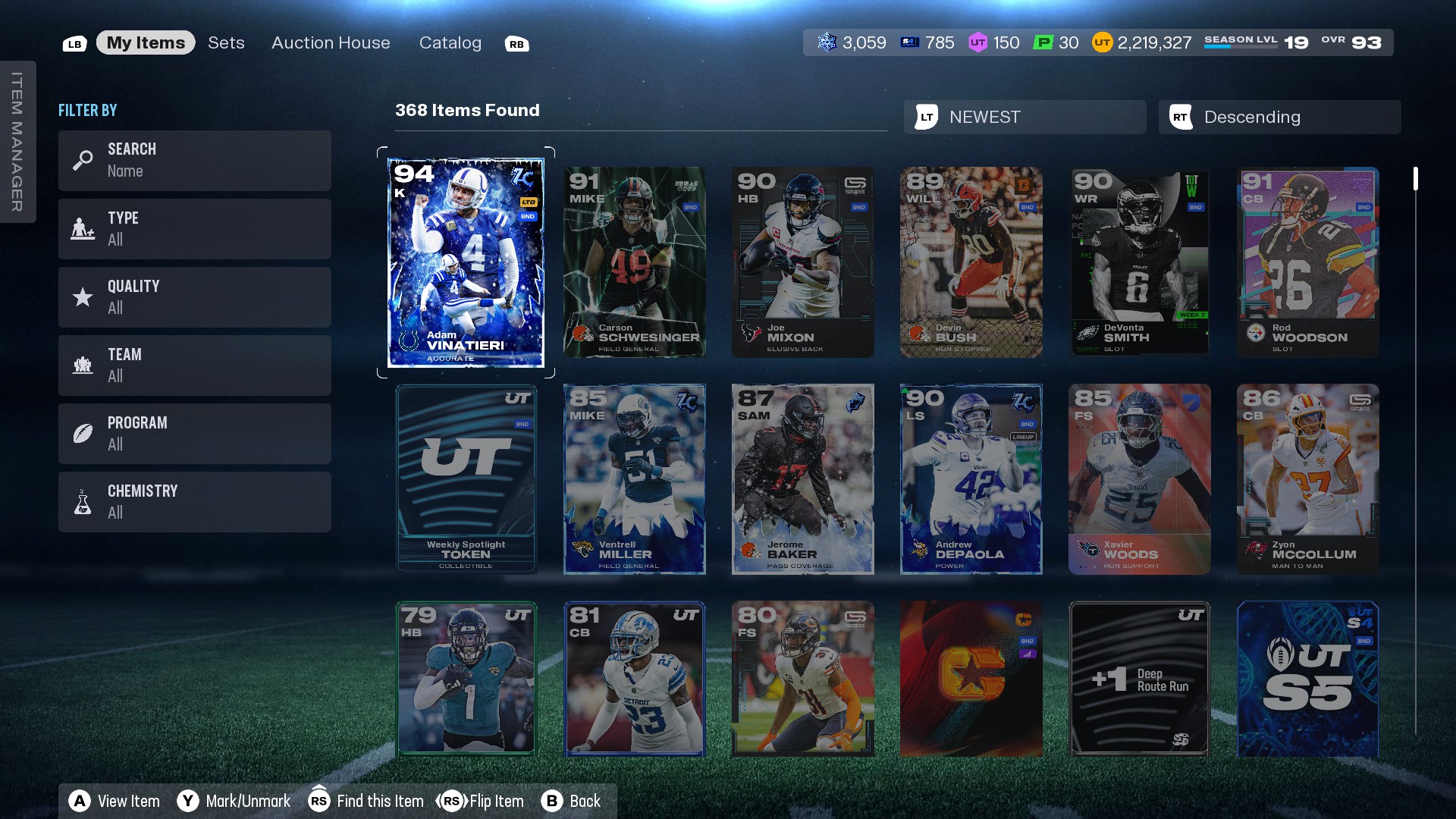This screenshot has height=819, width=1456.
Task: Choose the Team filter
Action: 194,365
